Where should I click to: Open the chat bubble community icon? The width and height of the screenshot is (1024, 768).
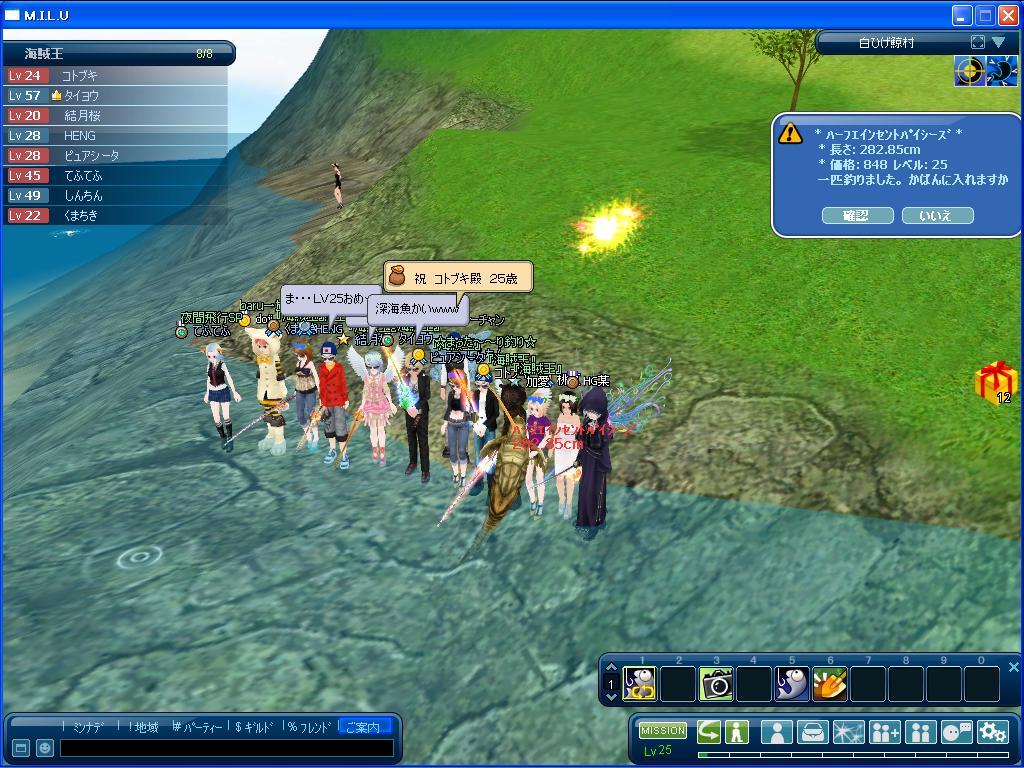click(x=956, y=732)
